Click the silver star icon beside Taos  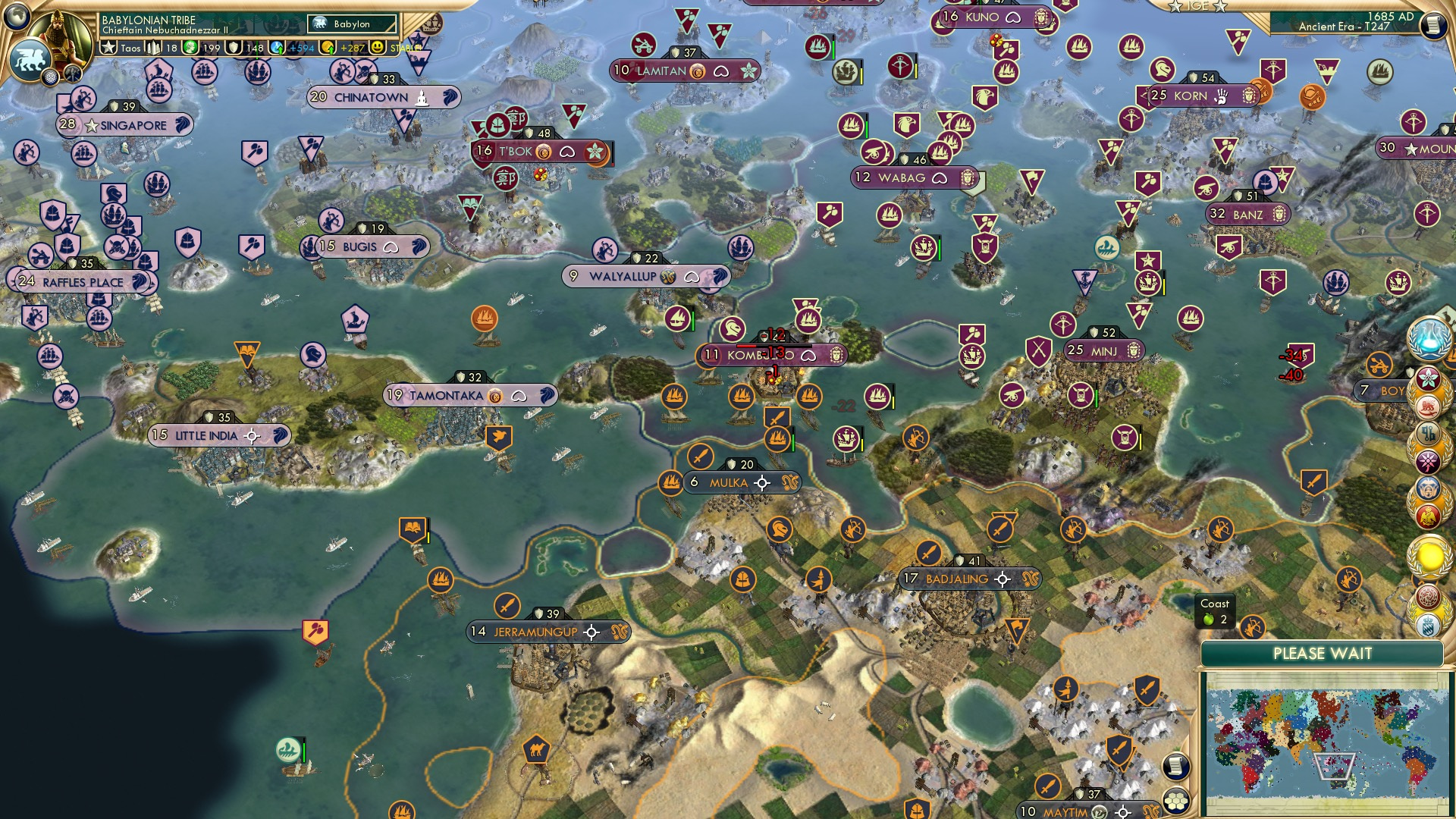[108, 47]
